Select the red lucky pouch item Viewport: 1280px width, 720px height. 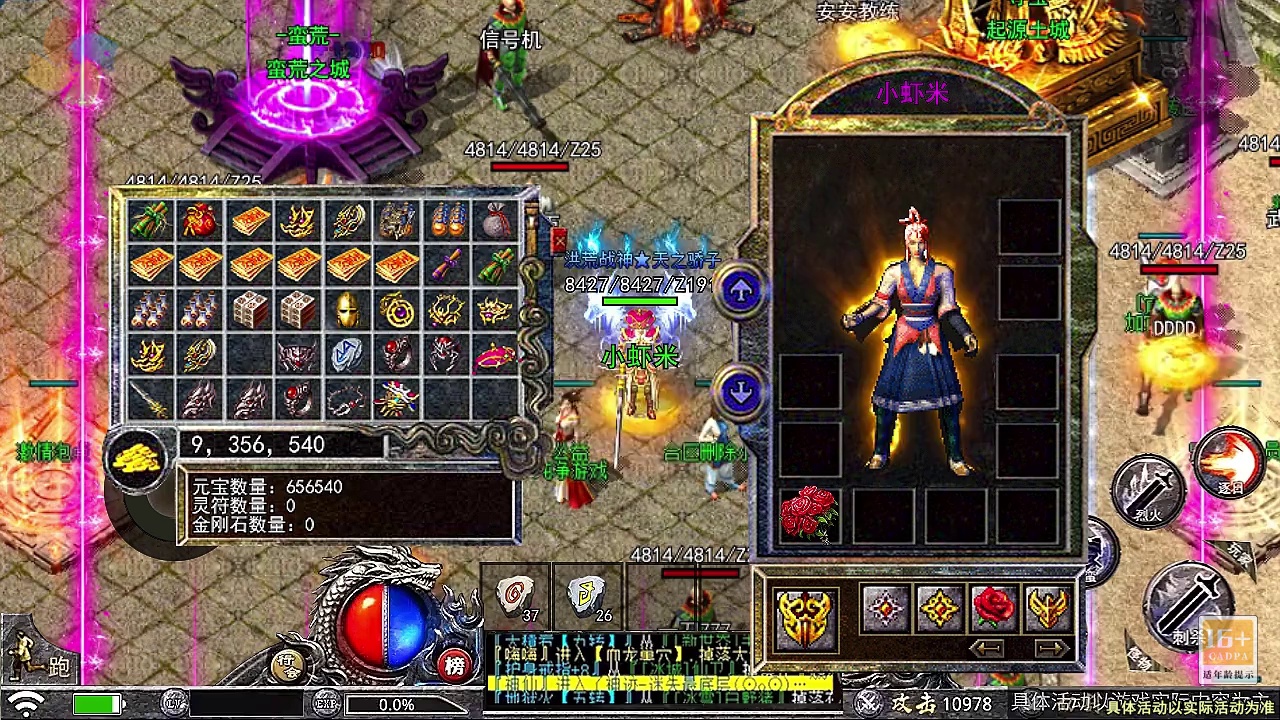tap(200, 221)
